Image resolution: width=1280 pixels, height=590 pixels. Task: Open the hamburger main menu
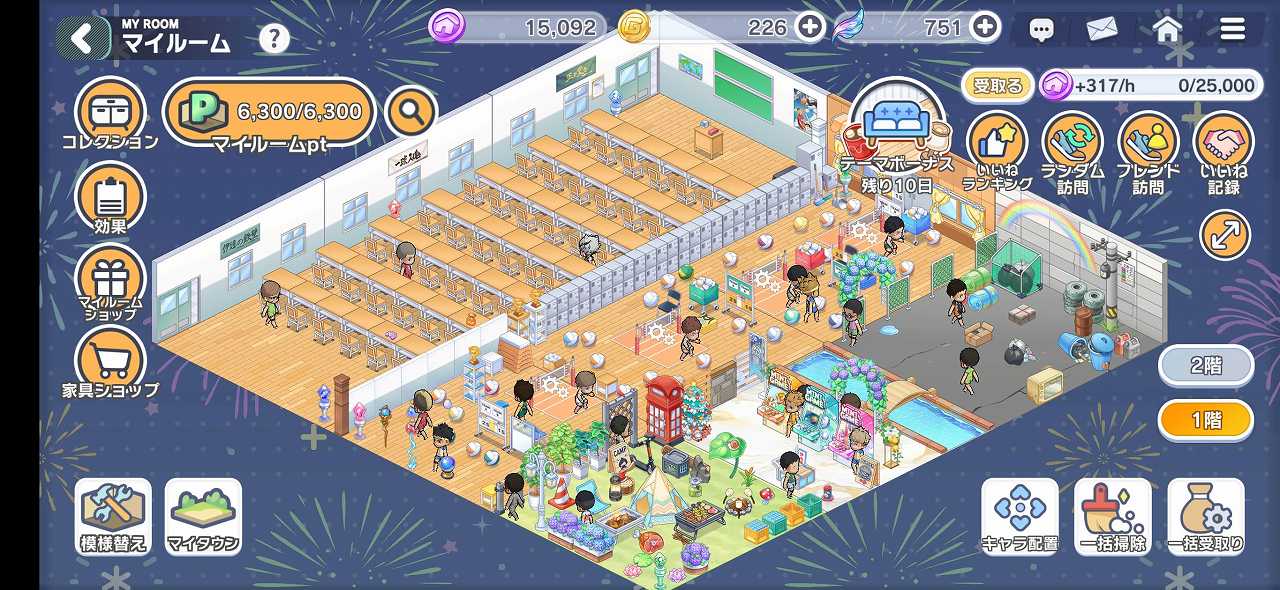[x=1232, y=29]
